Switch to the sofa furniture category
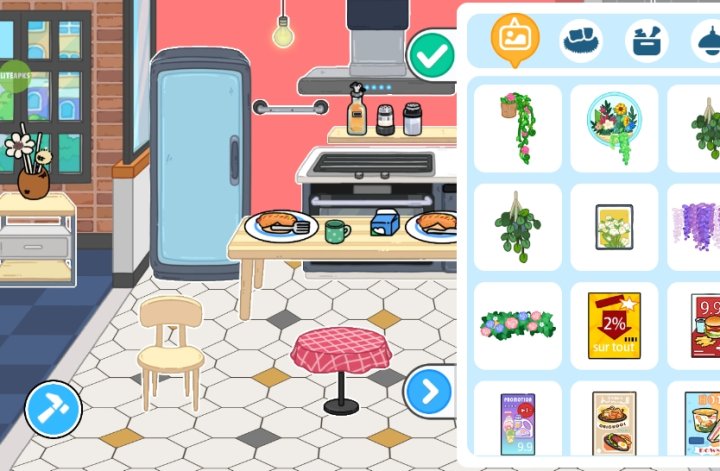720x471 pixels. click(581, 41)
